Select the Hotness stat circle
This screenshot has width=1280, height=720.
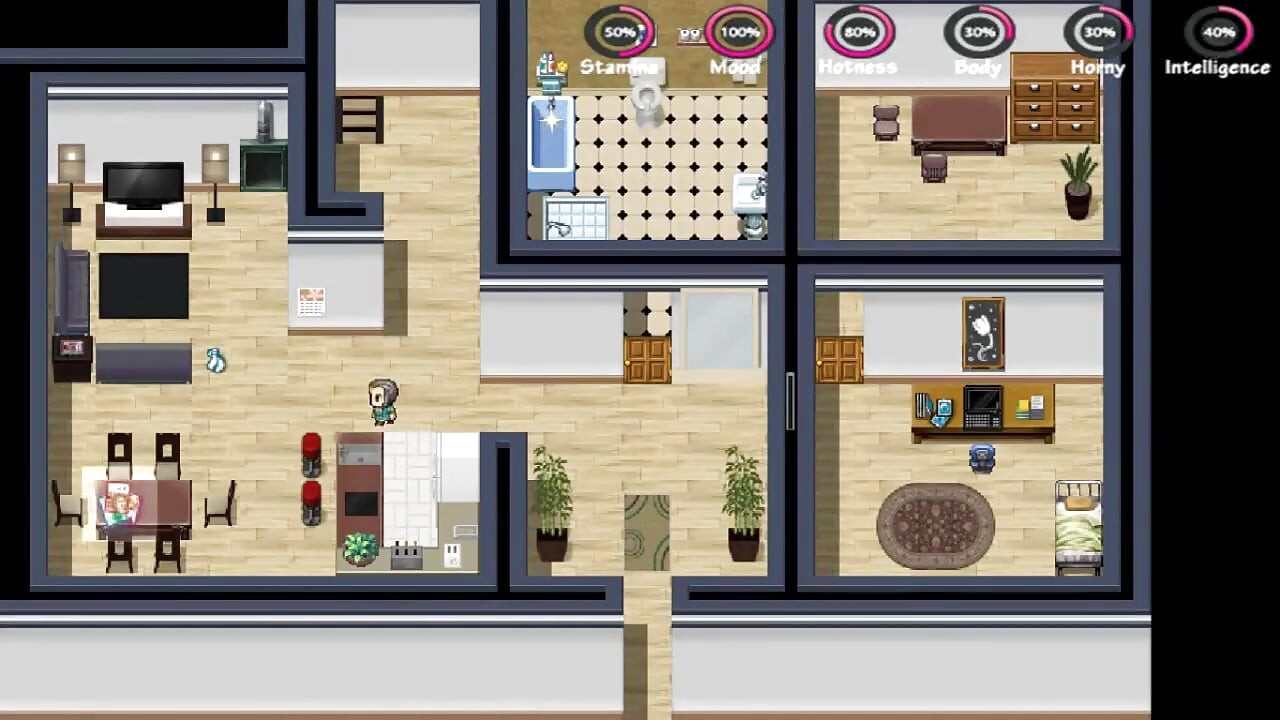858,32
